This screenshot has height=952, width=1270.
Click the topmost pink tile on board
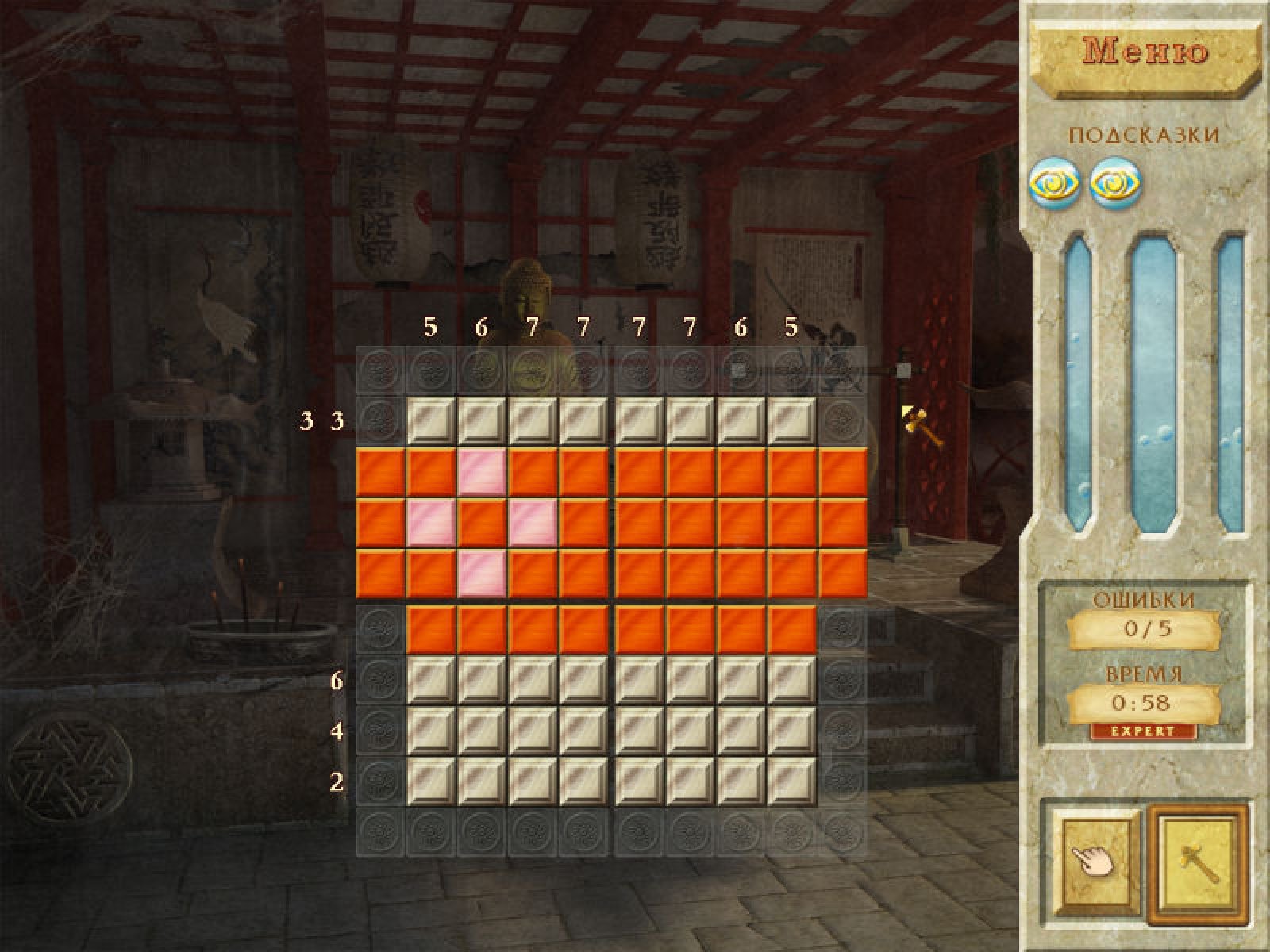(x=482, y=472)
